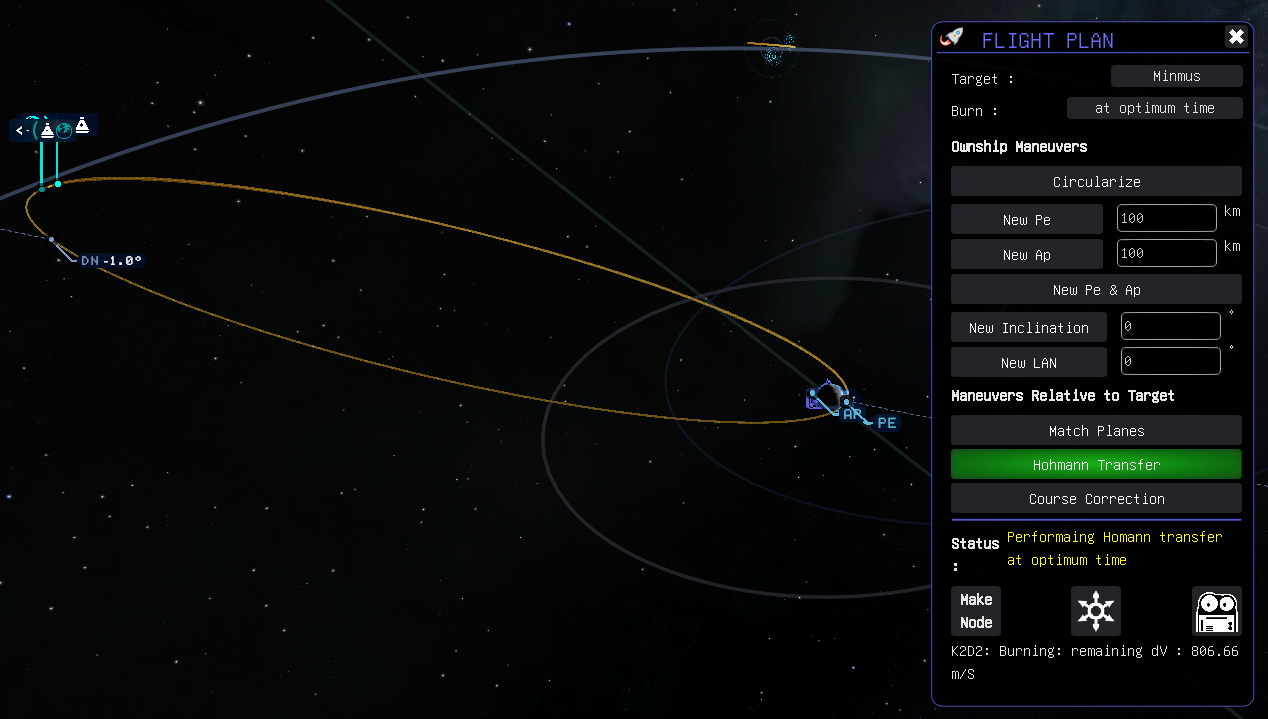
Task: Click the Match Planes button
Action: pyautogui.click(x=1096, y=431)
